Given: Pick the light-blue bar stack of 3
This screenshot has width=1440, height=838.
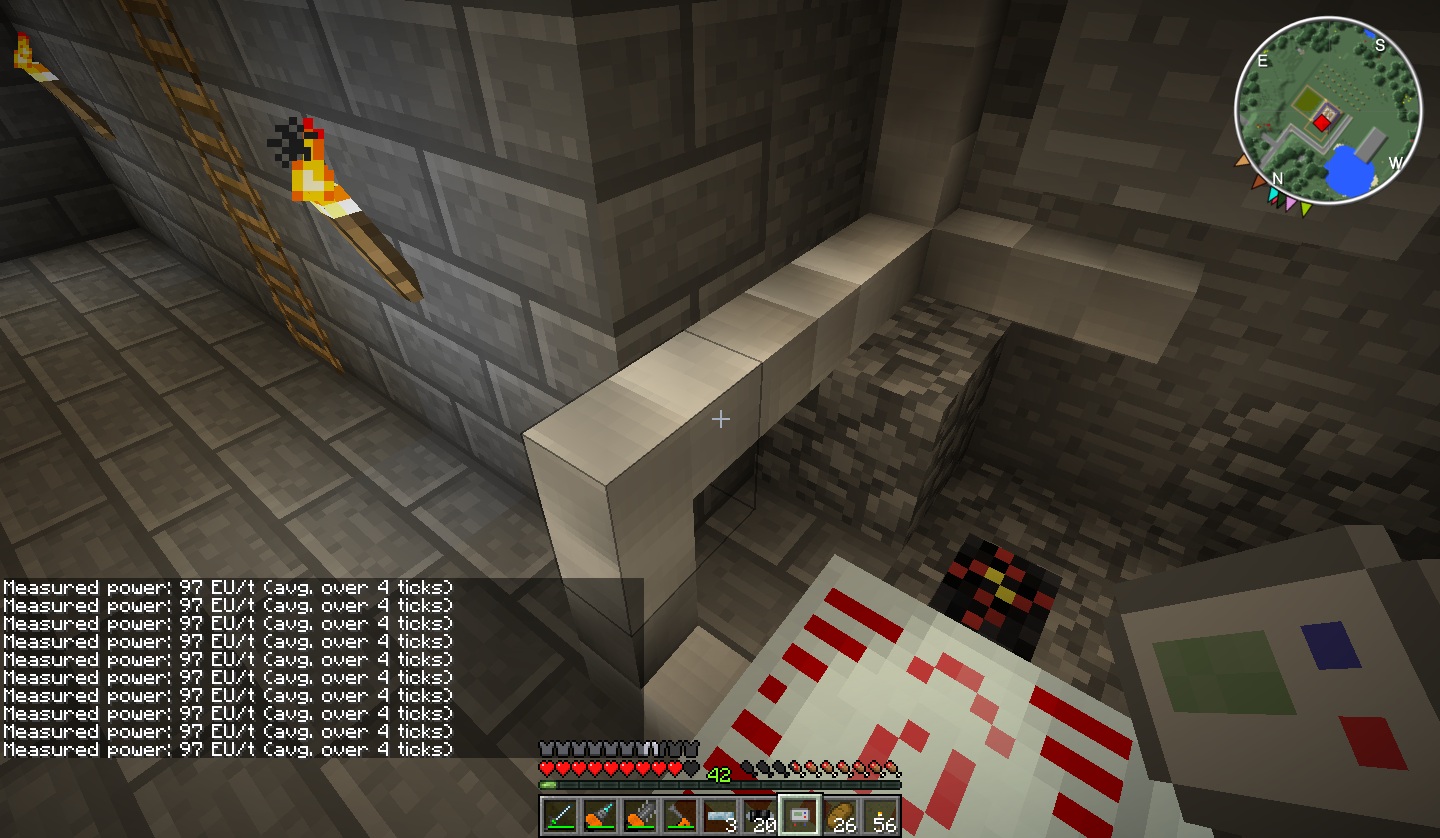Looking at the screenshot, I should click(720, 816).
